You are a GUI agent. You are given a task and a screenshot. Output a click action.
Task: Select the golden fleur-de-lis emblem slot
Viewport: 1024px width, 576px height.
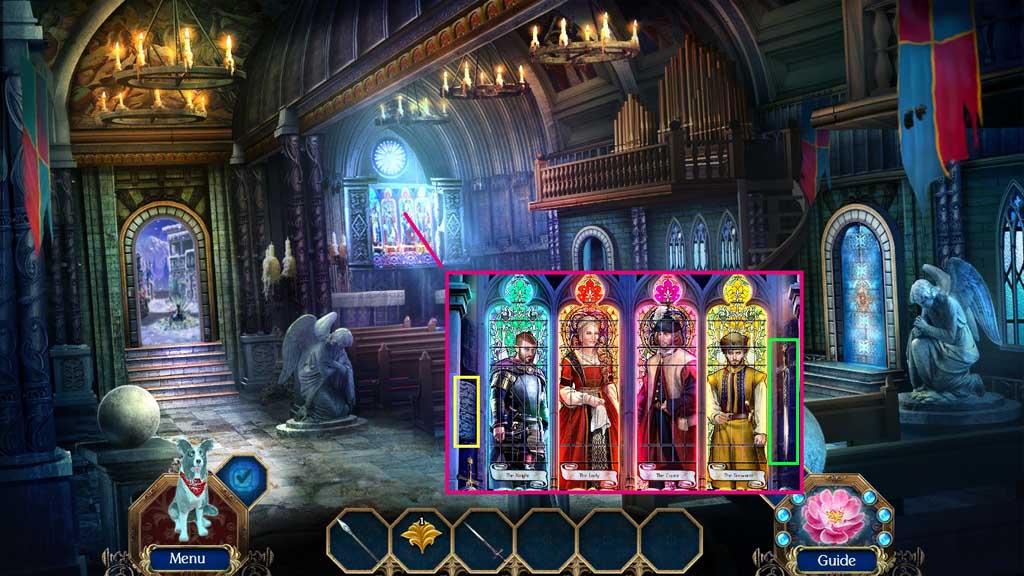420,540
